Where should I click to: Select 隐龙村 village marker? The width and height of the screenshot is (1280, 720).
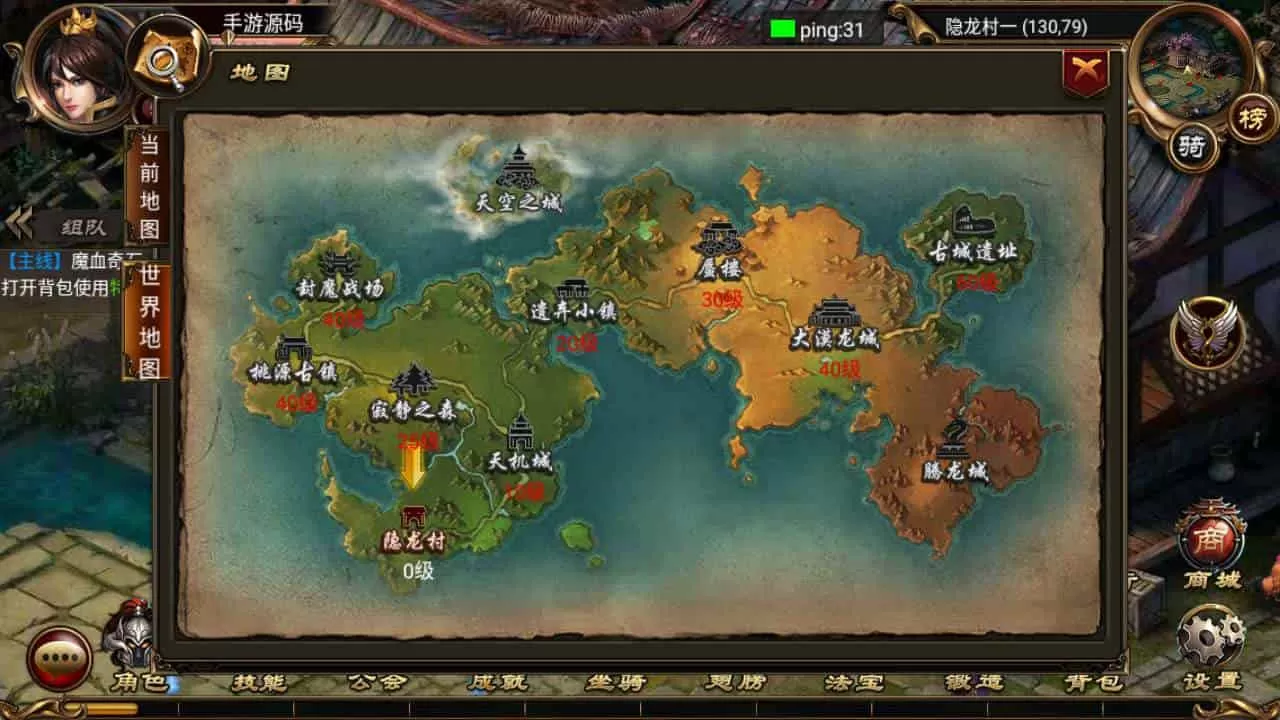click(413, 529)
